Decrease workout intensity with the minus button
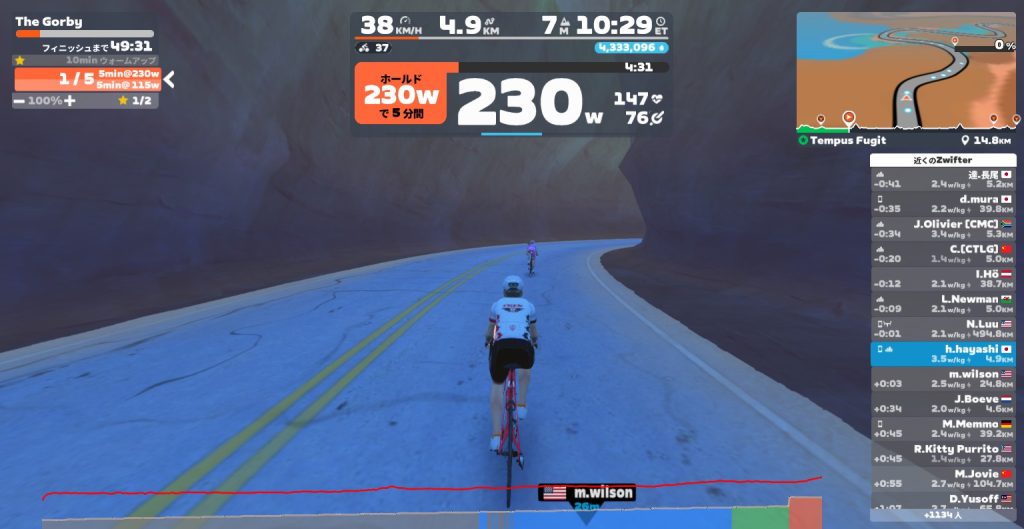Image resolution: width=1024 pixels, height=529 pixels. [19, 101]
